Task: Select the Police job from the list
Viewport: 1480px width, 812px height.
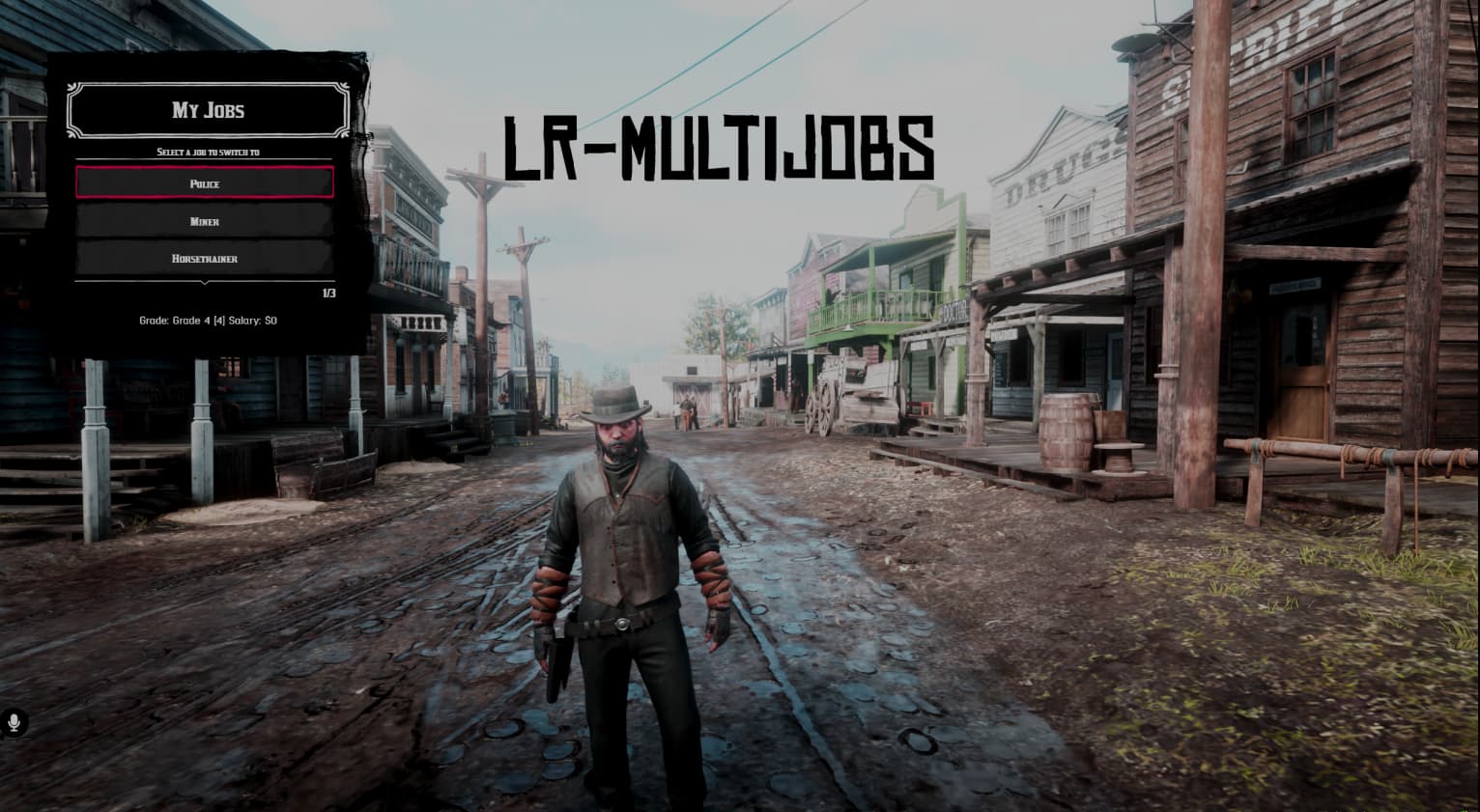Action: click(205, 183)
